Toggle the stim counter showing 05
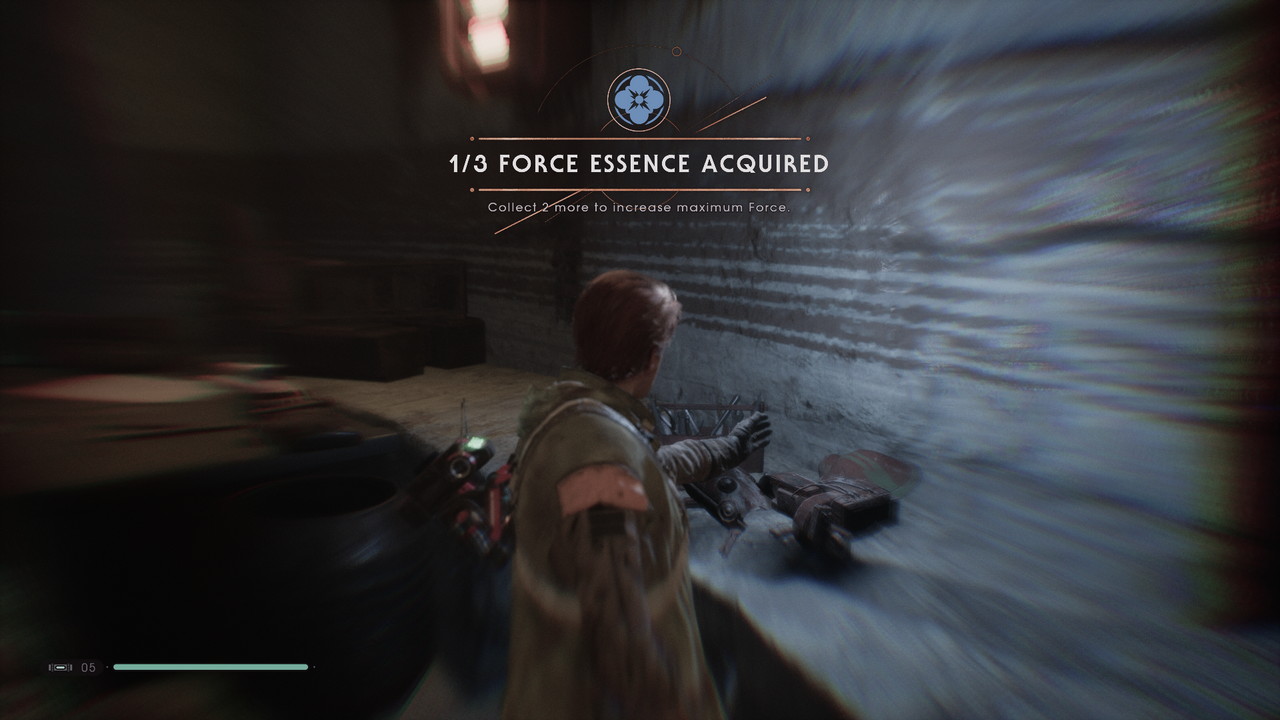Image resolution: width=1280 pixels, height=720 pixels. click(x=87, y=668)
